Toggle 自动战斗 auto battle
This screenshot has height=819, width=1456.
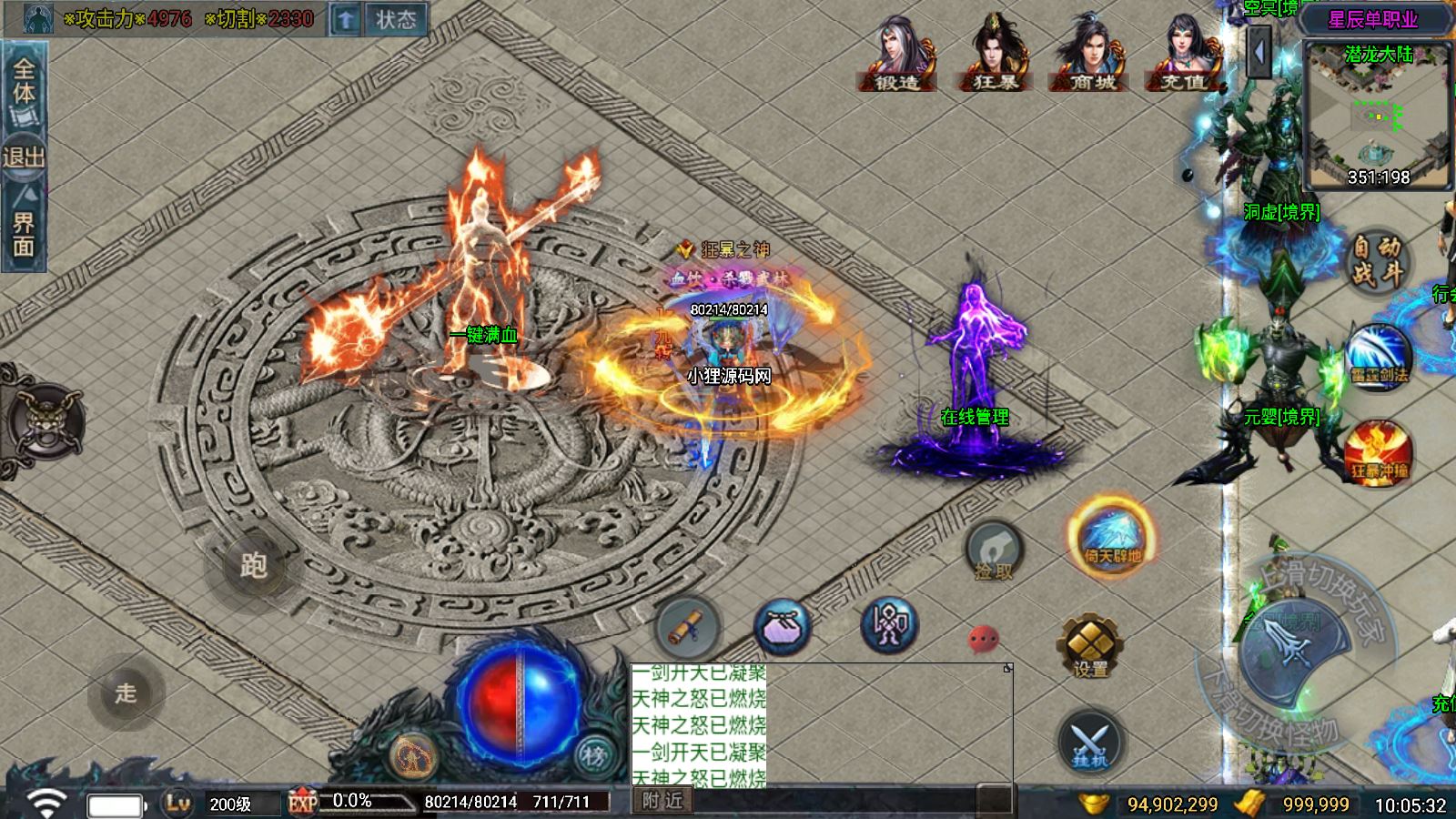pos(1376,260)
